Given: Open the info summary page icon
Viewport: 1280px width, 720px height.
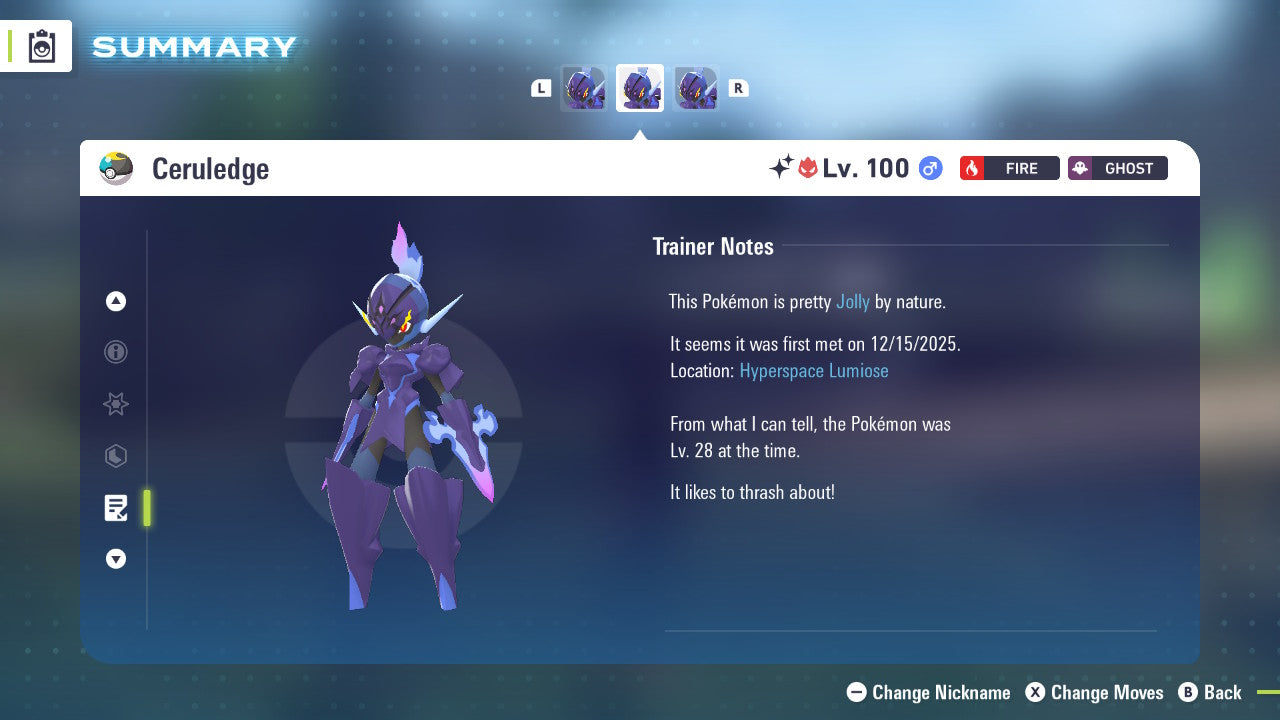Looking at the screenshot, I should (115, 352).
